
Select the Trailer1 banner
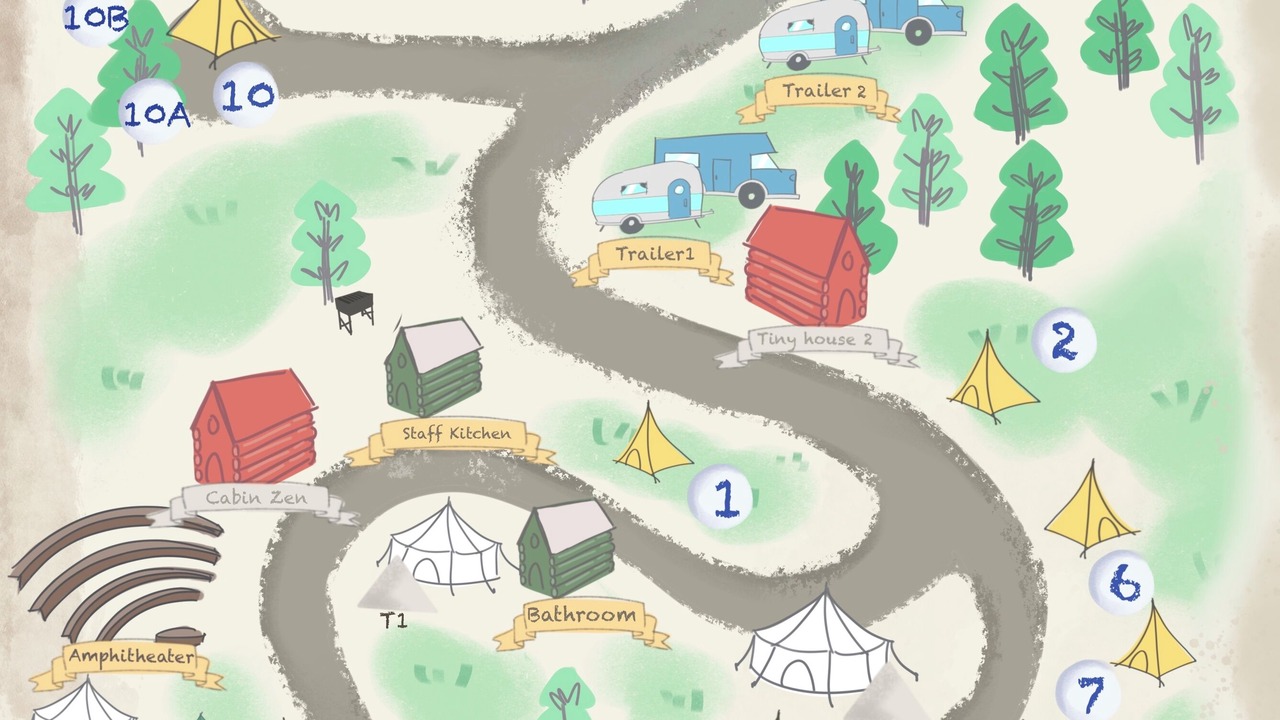click(x=653, y=255)
